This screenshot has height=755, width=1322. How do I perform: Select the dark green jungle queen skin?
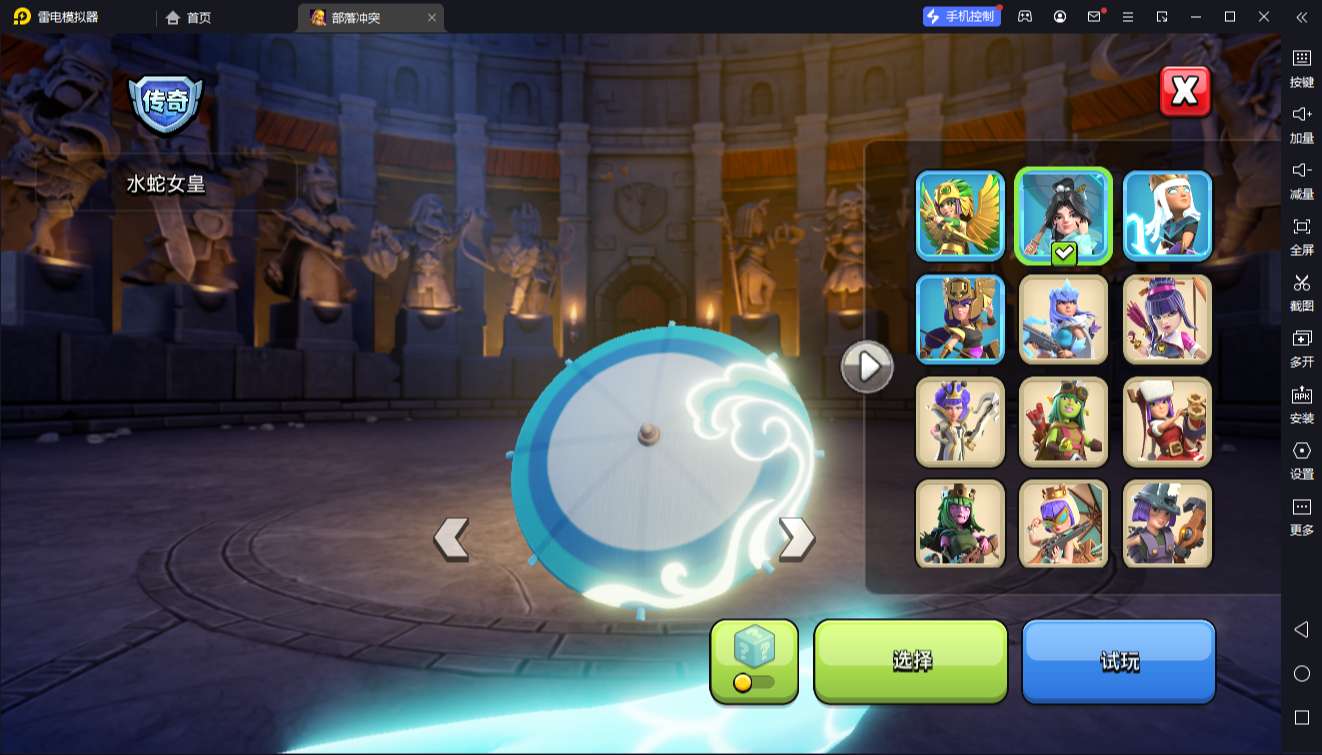tap(960, 524)
